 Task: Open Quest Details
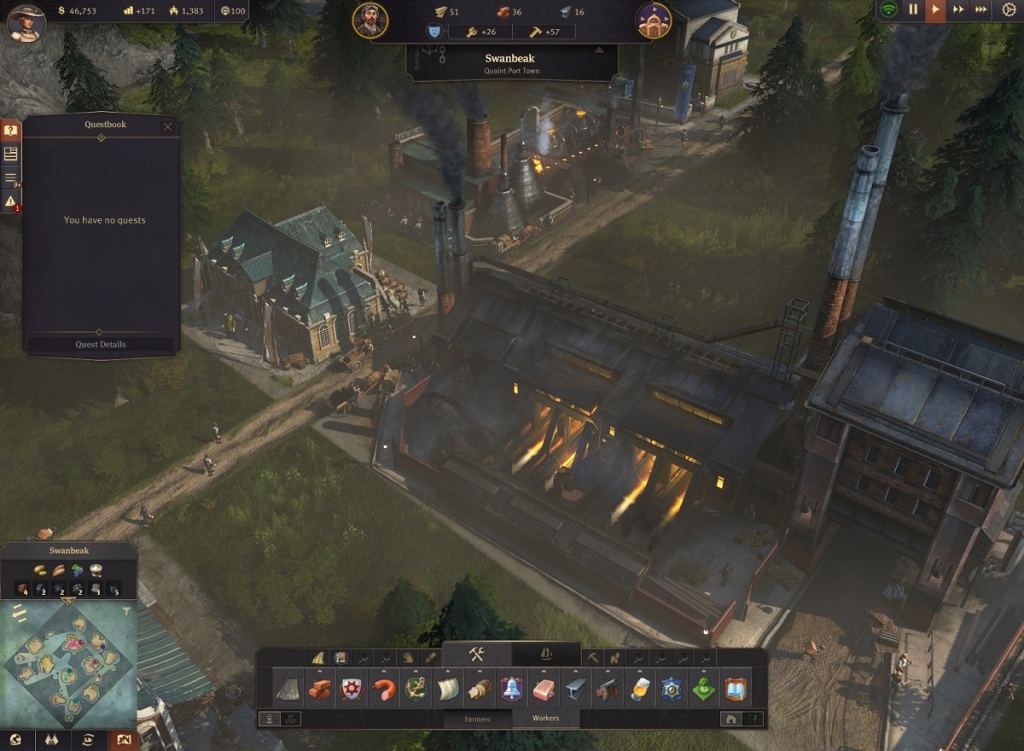(x=100, y=344)
